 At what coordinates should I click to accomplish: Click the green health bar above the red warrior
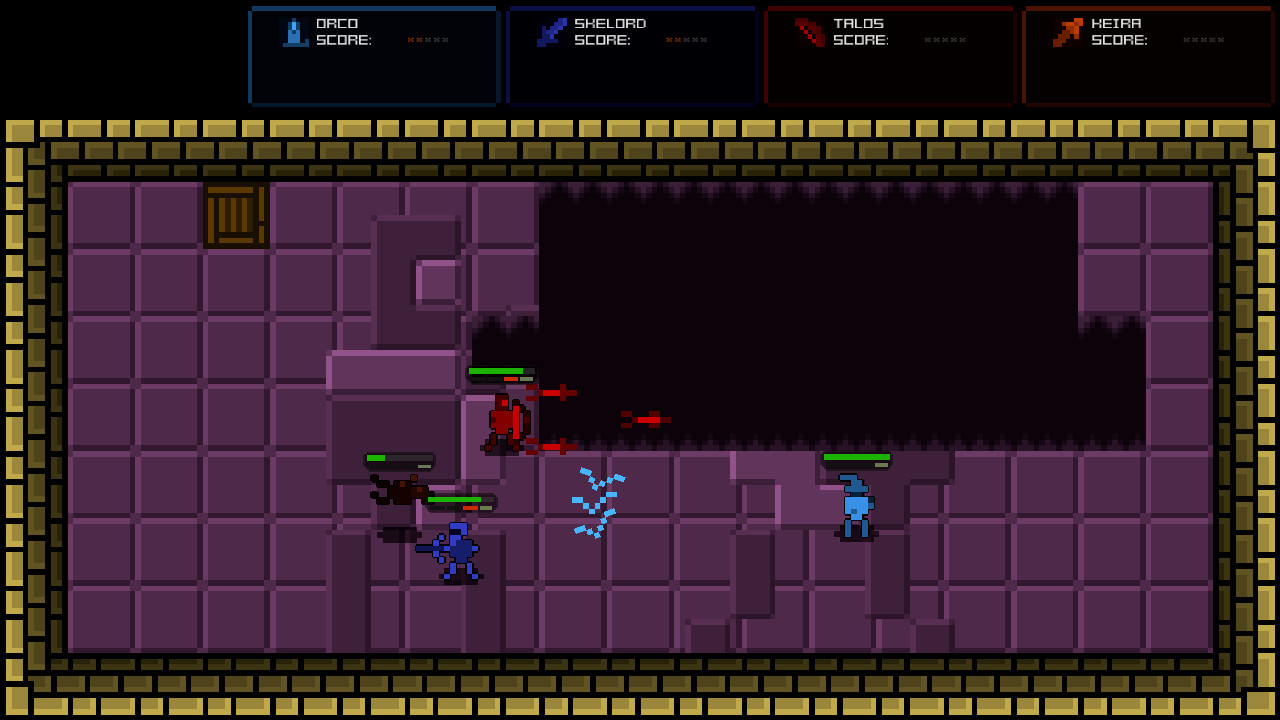pos(497,372)
